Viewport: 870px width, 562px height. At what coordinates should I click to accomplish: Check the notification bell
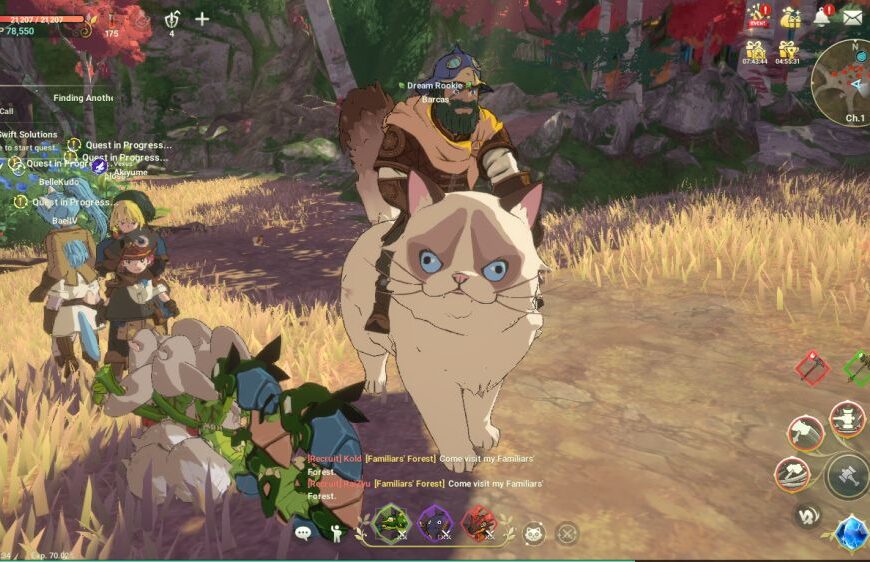coord(821,16)
